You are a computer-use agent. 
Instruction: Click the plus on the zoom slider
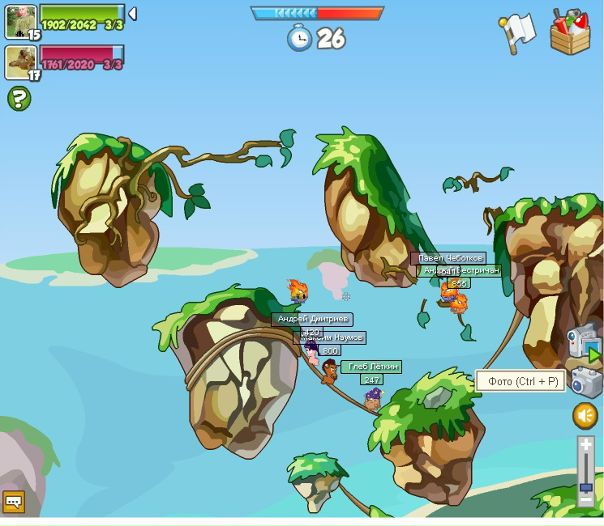pos(586,446)
